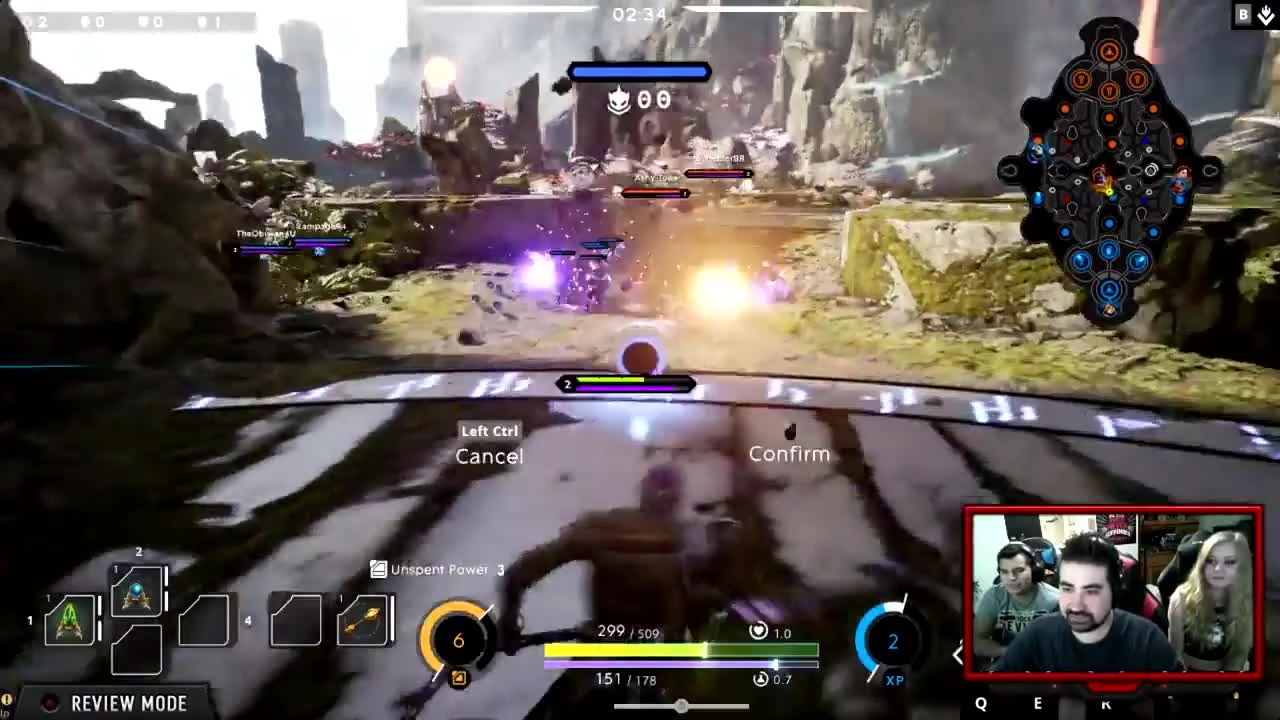Pick the orange arrow card on the right
This screenshot has width=1280, height=720.
362,620
